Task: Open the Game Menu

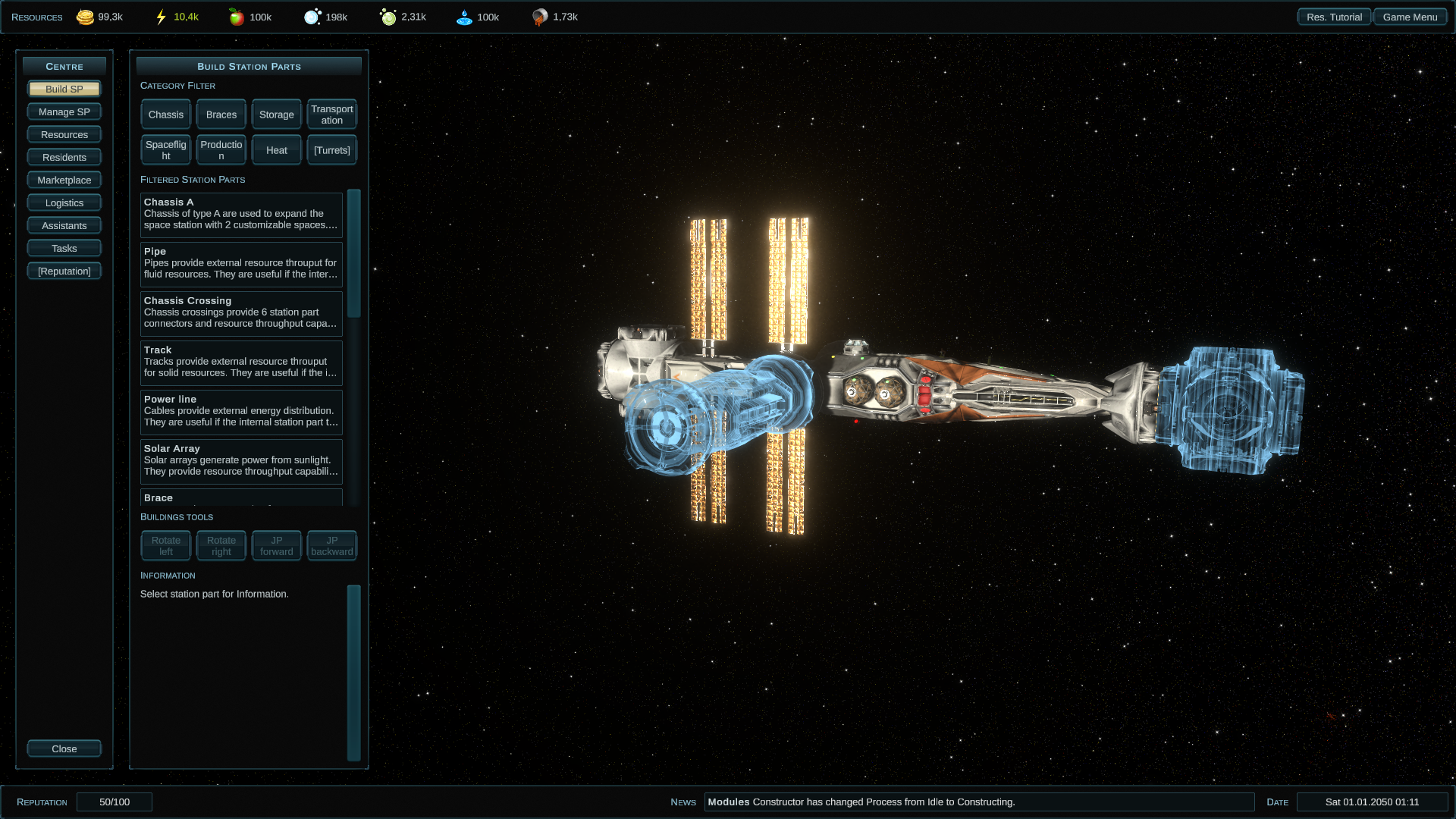Action: 1410,17
